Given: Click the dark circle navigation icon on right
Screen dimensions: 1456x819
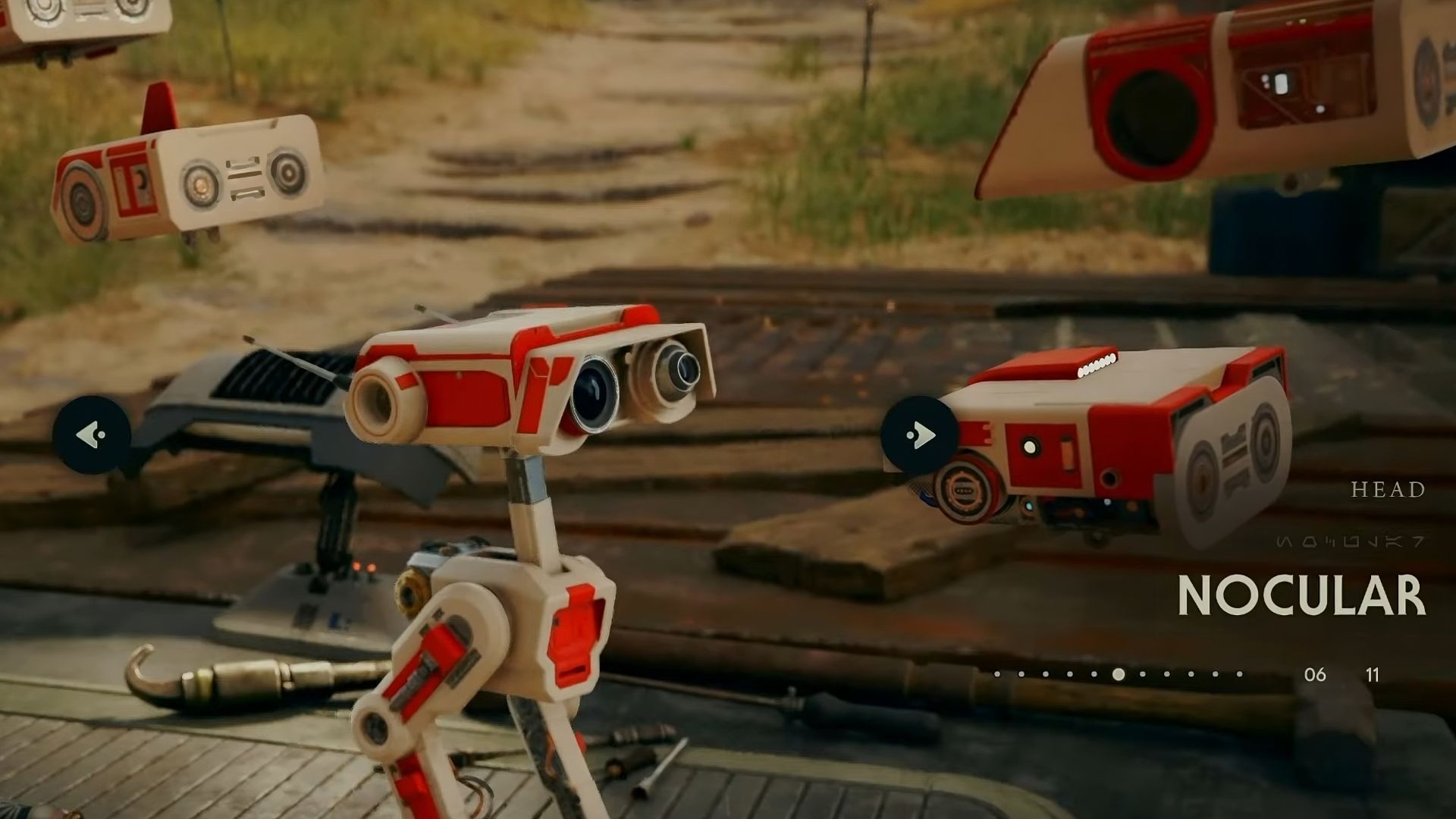Looking at the screenshot, I should [x=919, y=432].
